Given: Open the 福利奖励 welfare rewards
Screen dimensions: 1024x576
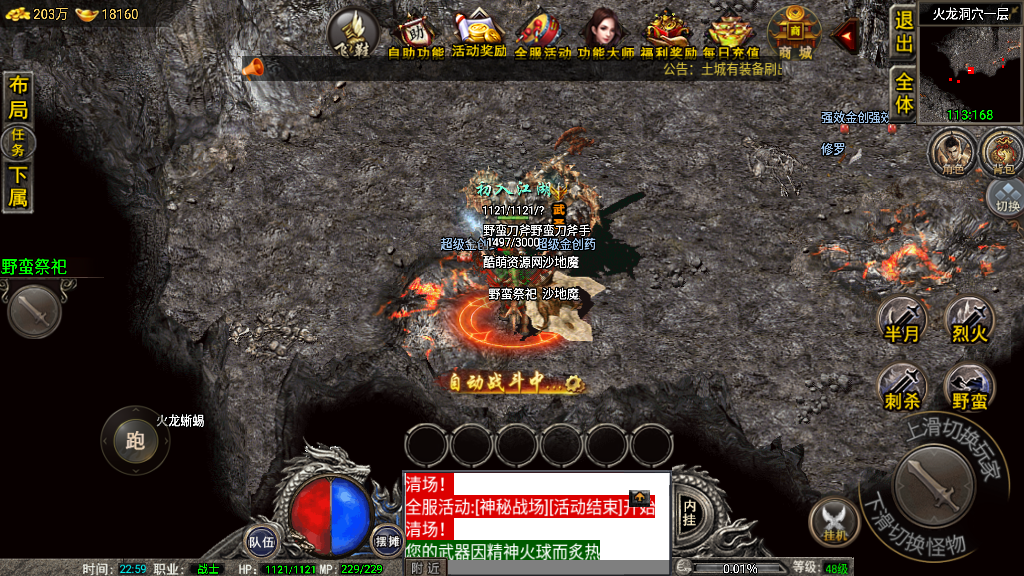Looking at the screenshot, I should click(670, 35).
